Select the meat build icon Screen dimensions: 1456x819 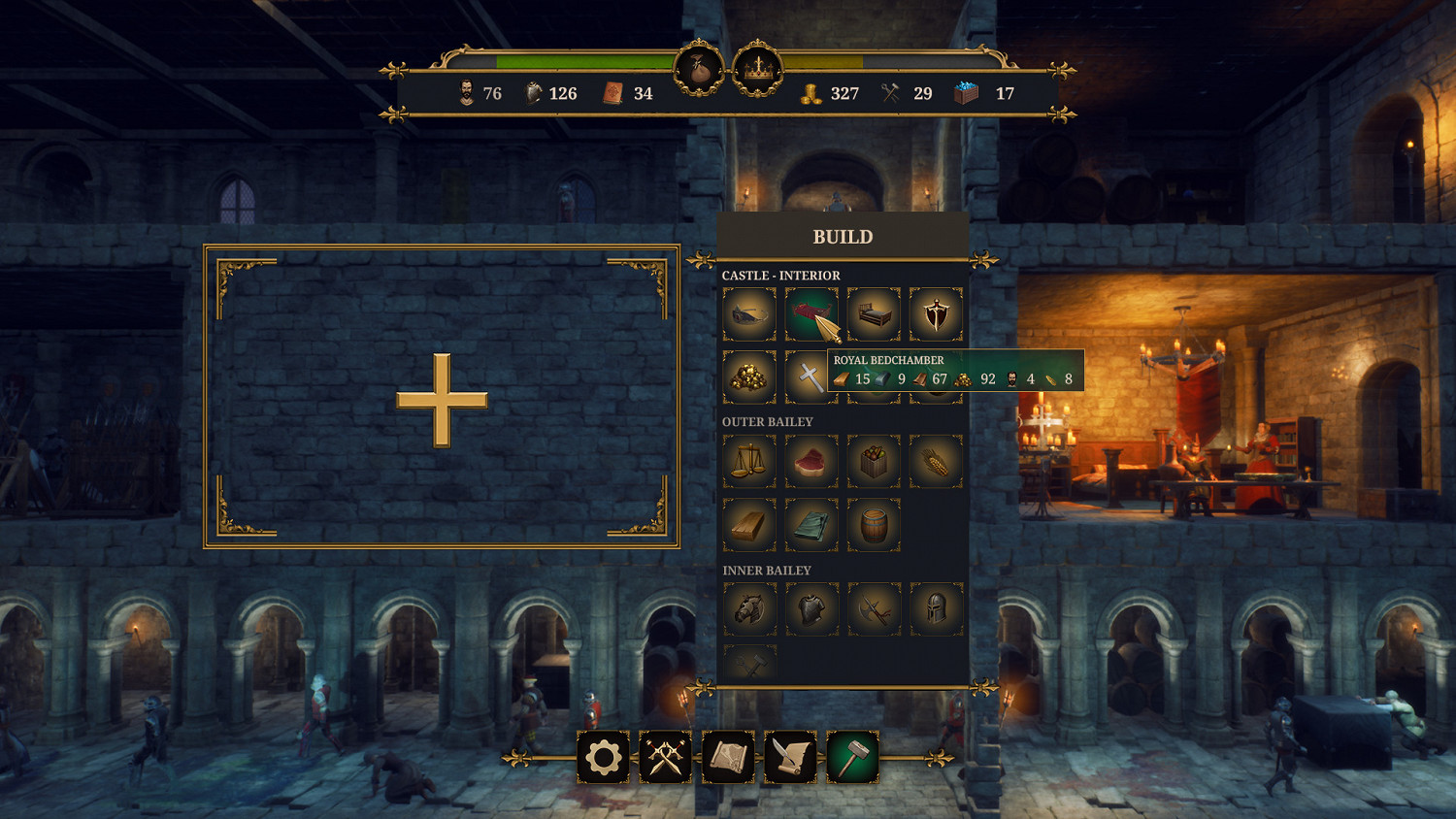812,461
